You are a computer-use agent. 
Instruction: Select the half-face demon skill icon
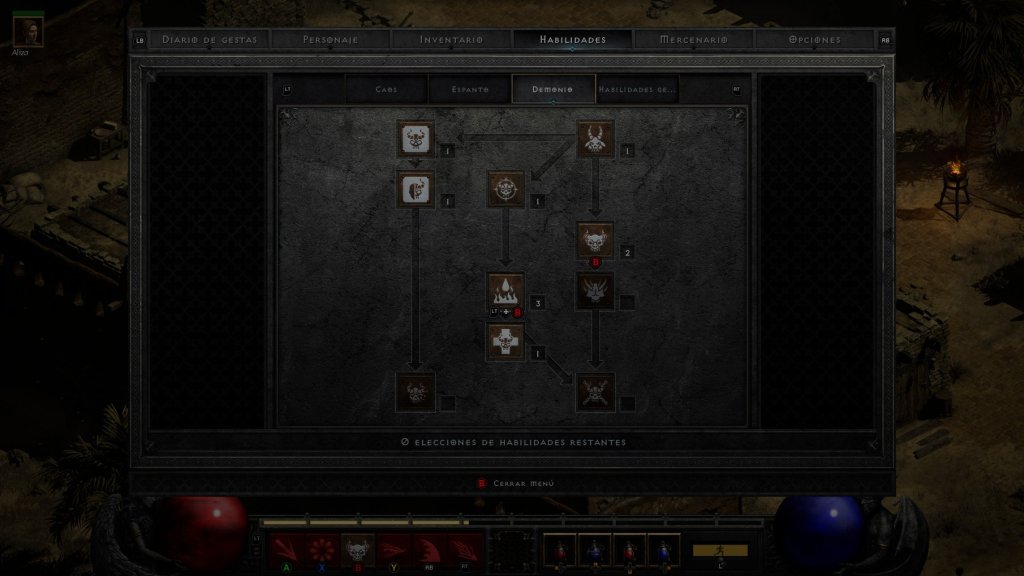[415, 189]
